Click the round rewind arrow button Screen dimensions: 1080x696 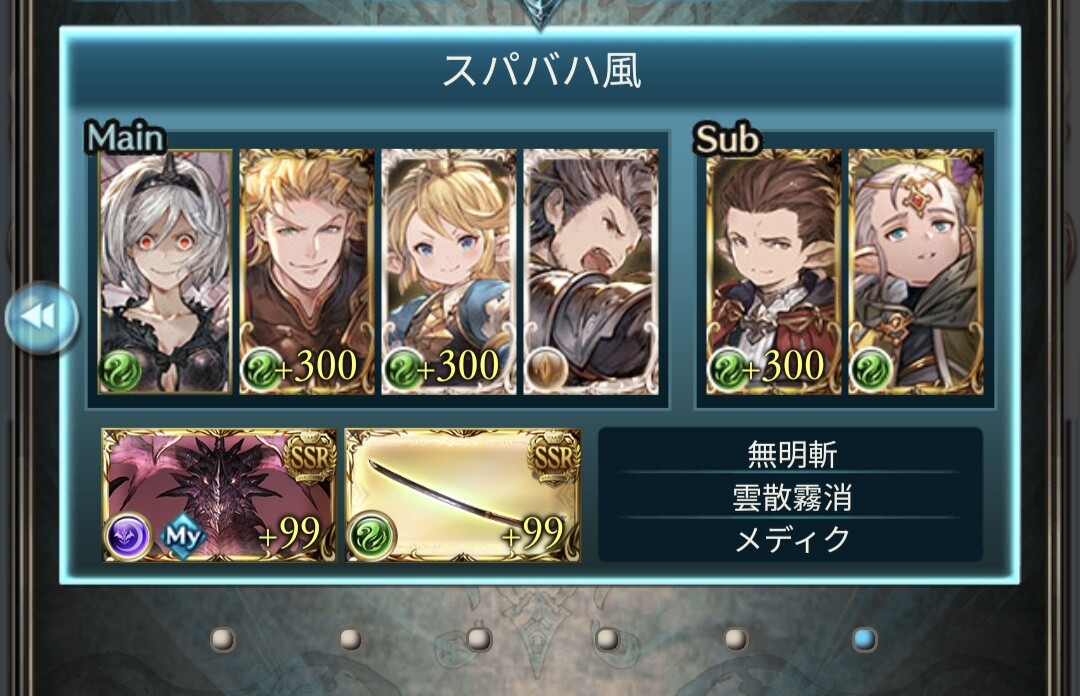tap(42, 318)
